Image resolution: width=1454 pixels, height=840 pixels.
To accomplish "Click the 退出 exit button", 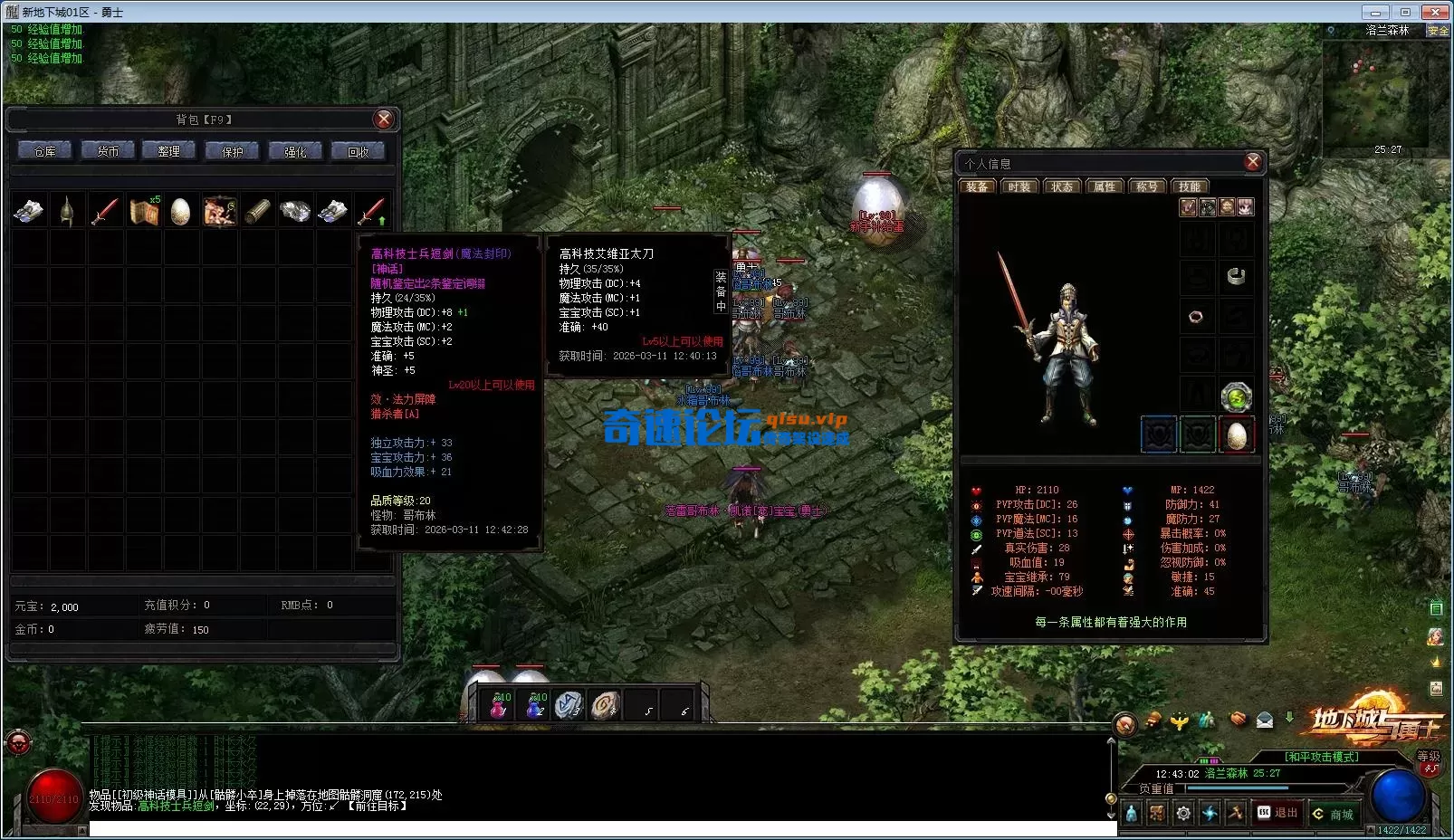I will click(x=1277, y=813).
